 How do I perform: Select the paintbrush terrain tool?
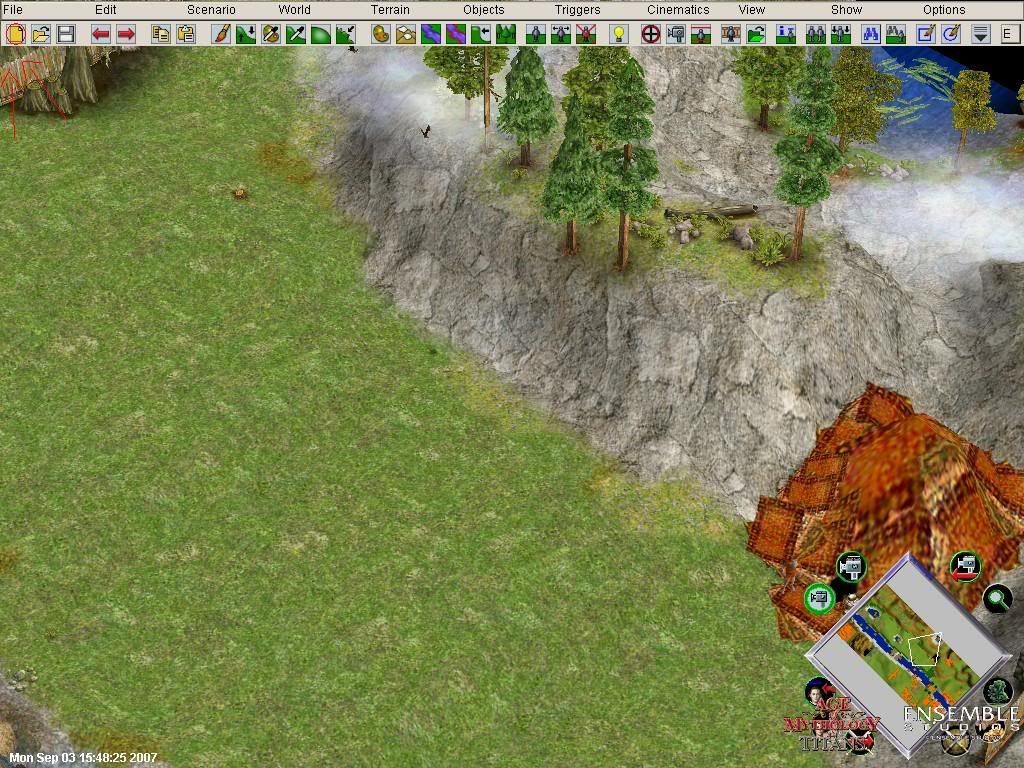pos(222,34)
